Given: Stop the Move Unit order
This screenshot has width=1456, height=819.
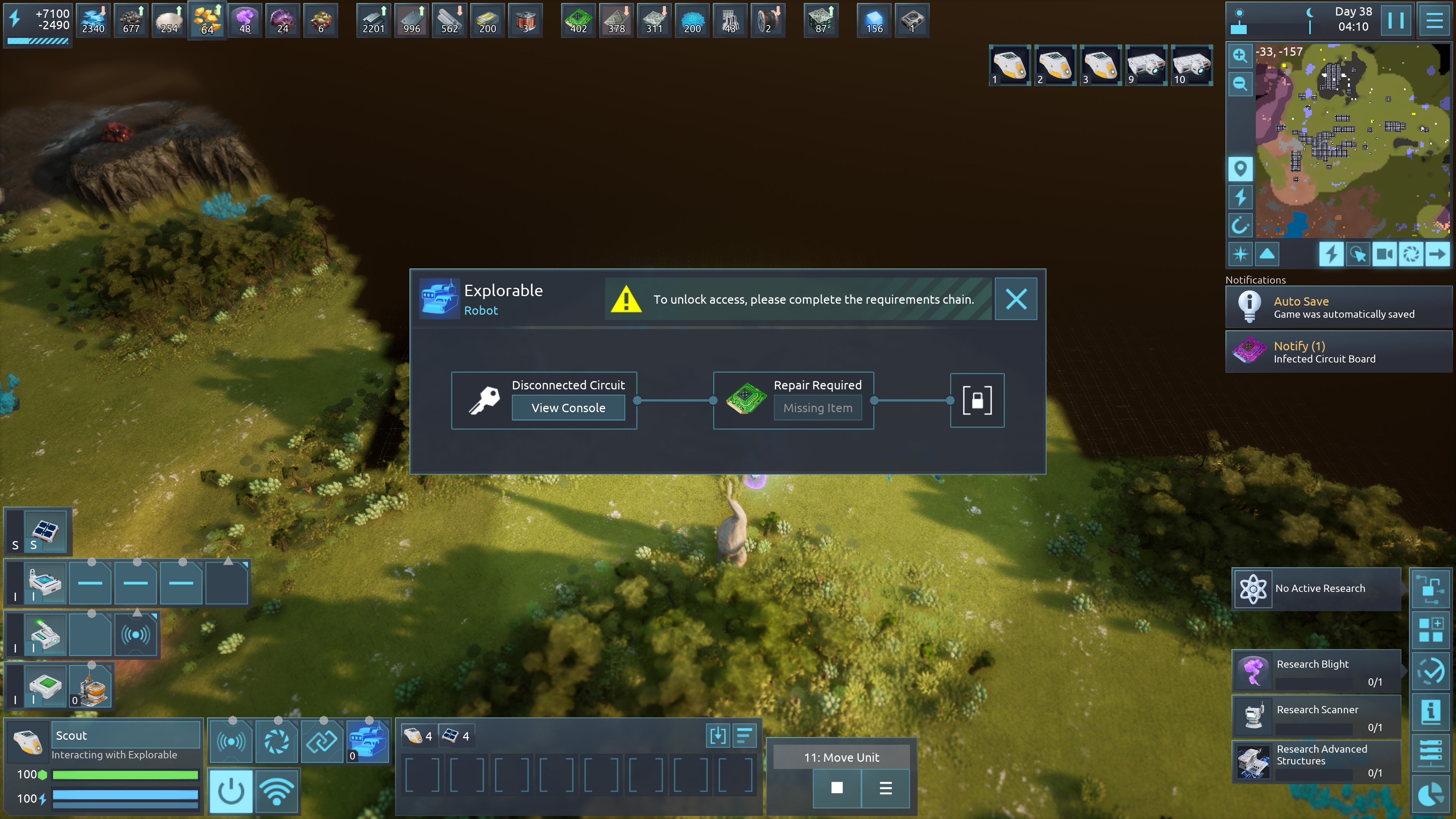Looking at the screenshot, I should 836,788.
